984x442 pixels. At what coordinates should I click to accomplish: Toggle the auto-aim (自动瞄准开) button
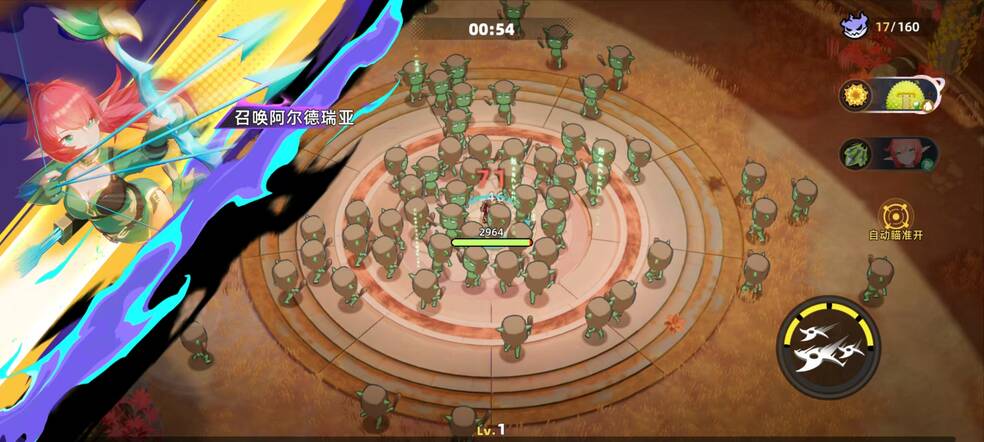click(x=895, y=215)
